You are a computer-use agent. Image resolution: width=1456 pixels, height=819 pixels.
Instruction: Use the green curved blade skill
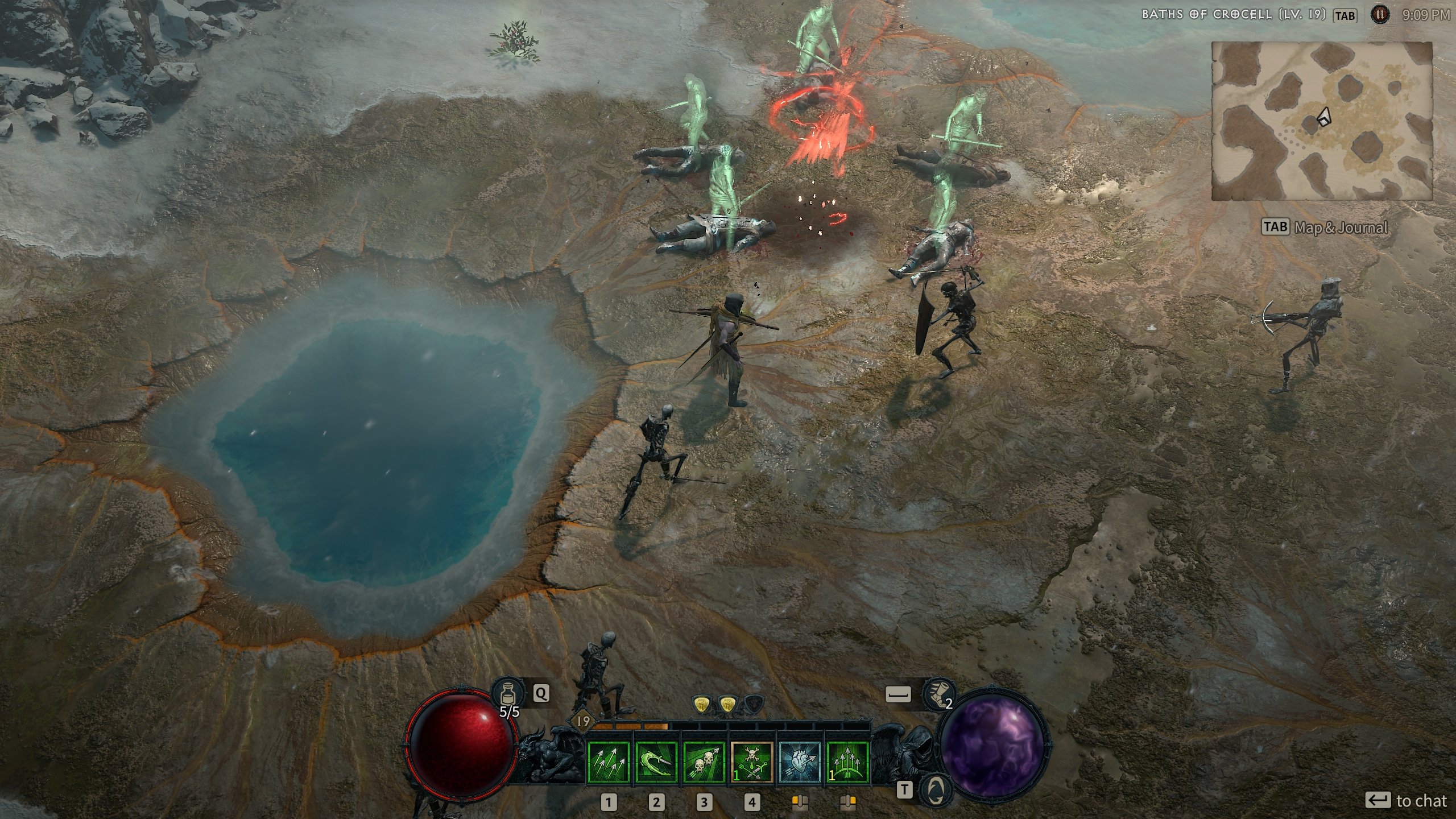(x=656, y=763)
